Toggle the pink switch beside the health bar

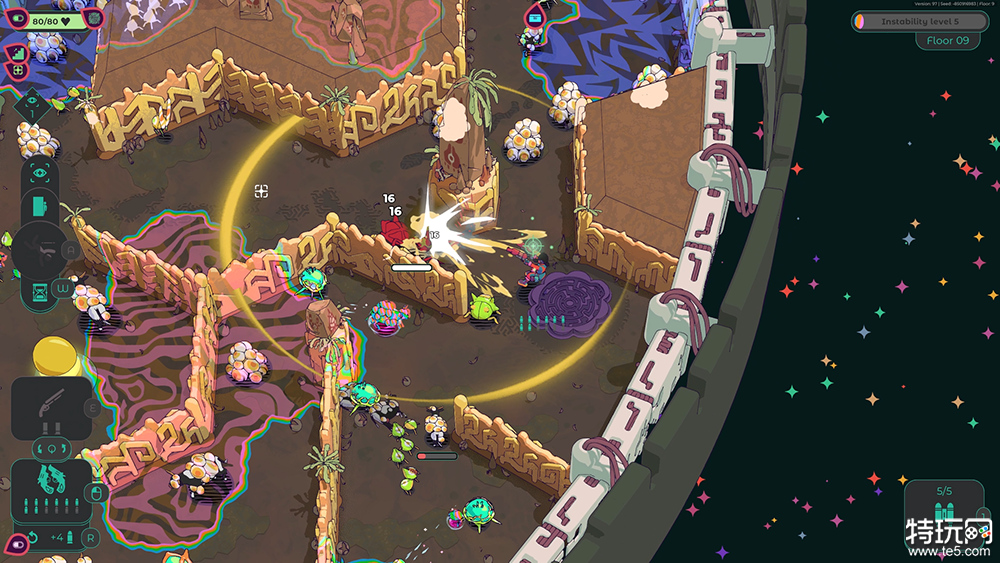click(16, 19)
